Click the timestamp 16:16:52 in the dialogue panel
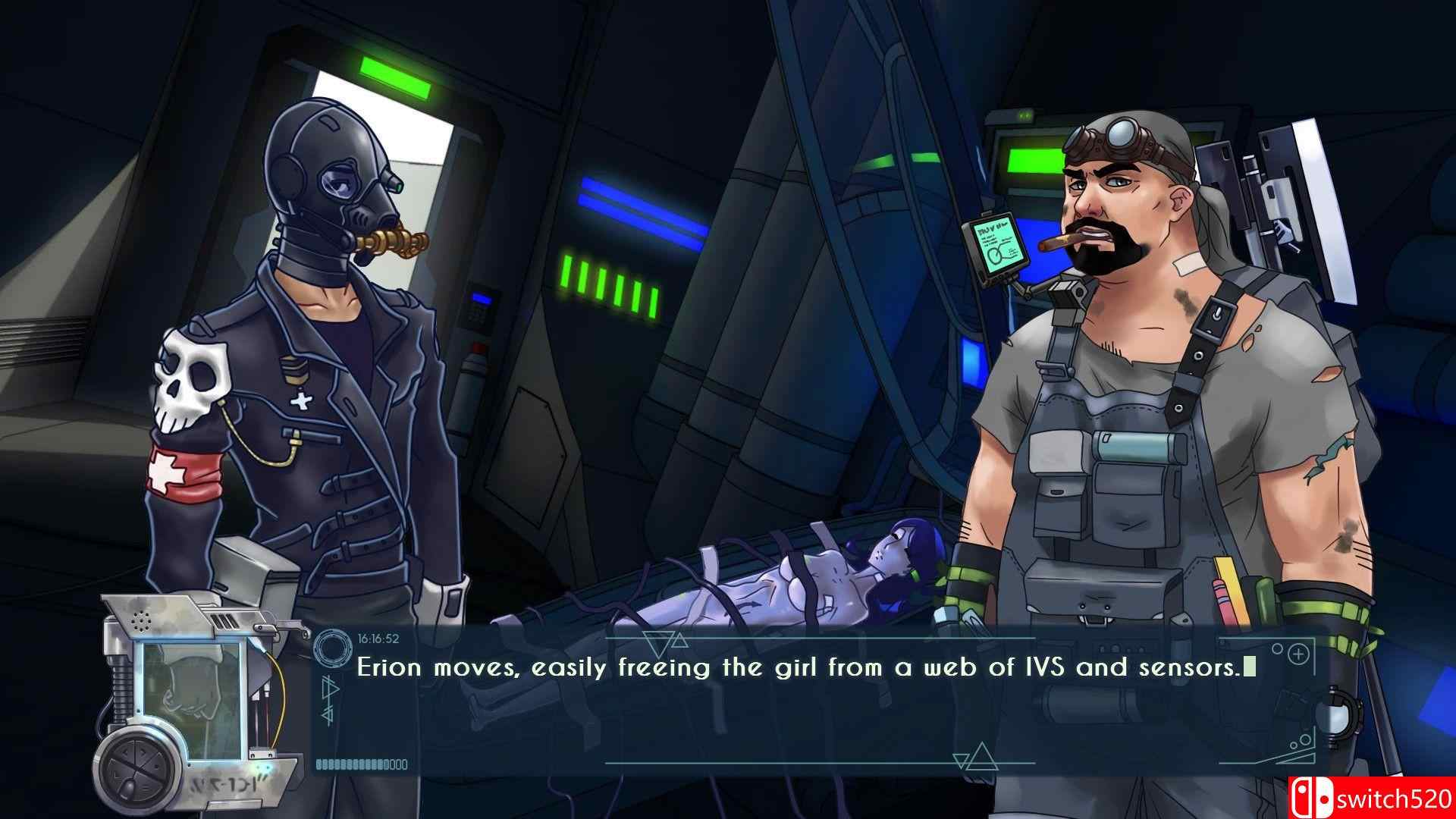Viewport: 1456px width, 819px height. (378, 639)
